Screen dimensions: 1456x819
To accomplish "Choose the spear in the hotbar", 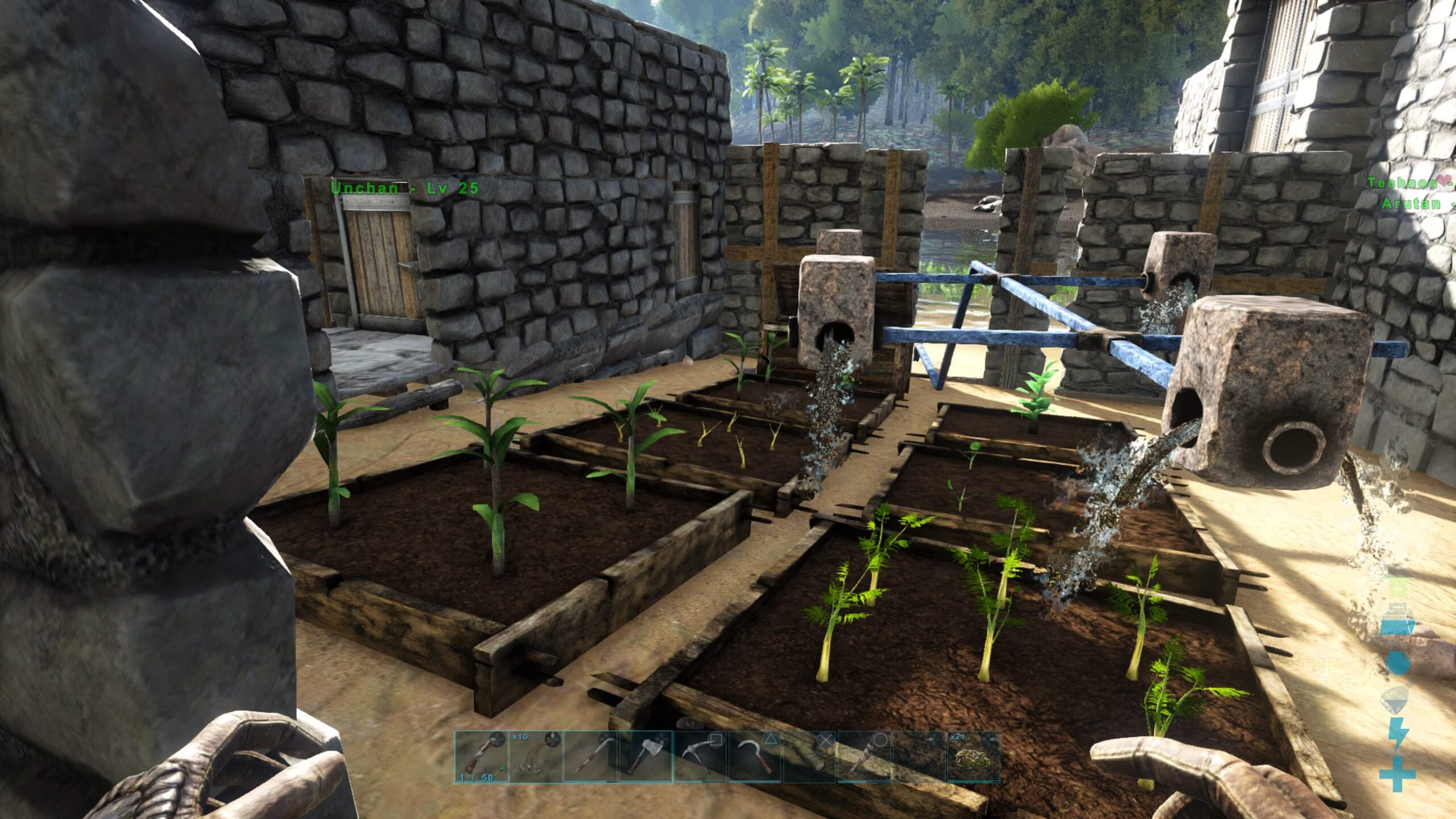I will (591, 757).
